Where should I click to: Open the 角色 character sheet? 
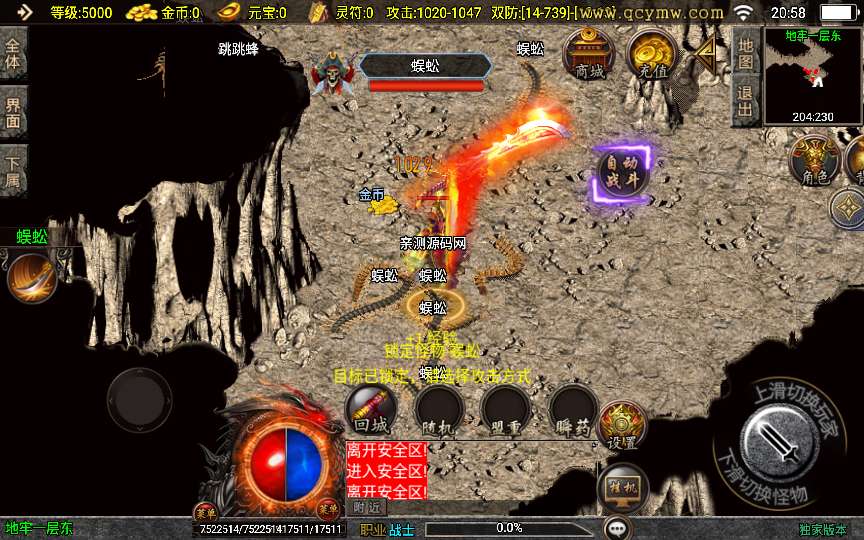814,160
